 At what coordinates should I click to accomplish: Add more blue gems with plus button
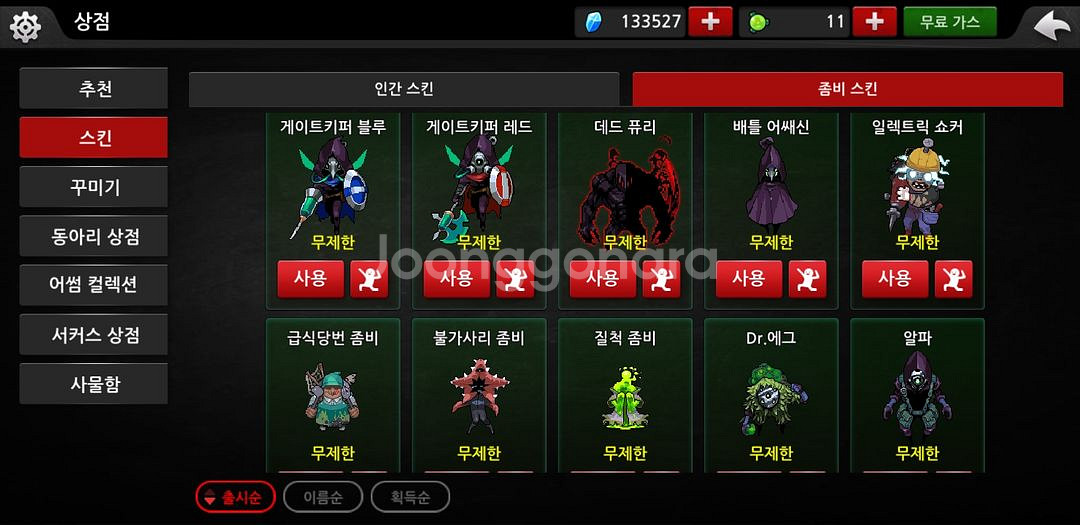[710, 22]
